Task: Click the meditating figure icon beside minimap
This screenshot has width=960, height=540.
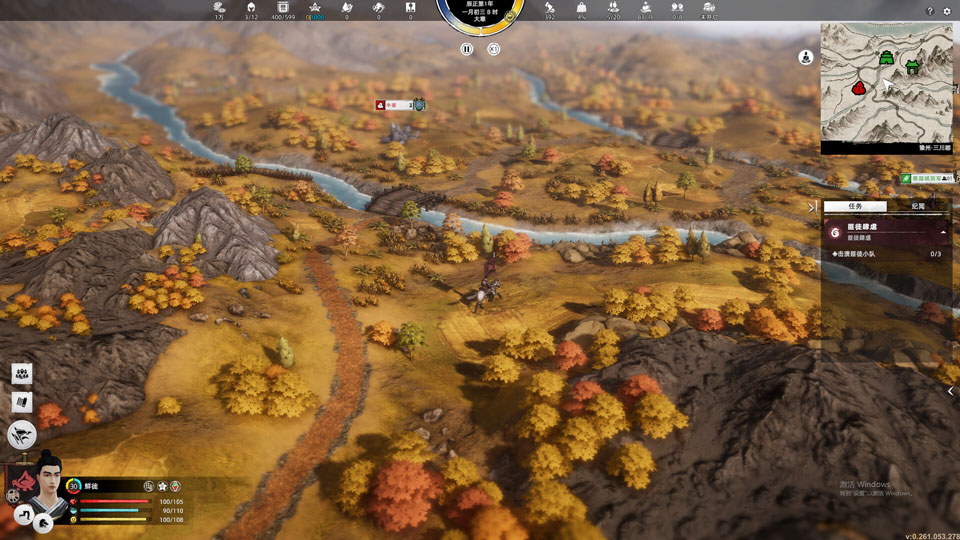Action: click(x=805, y=57)
